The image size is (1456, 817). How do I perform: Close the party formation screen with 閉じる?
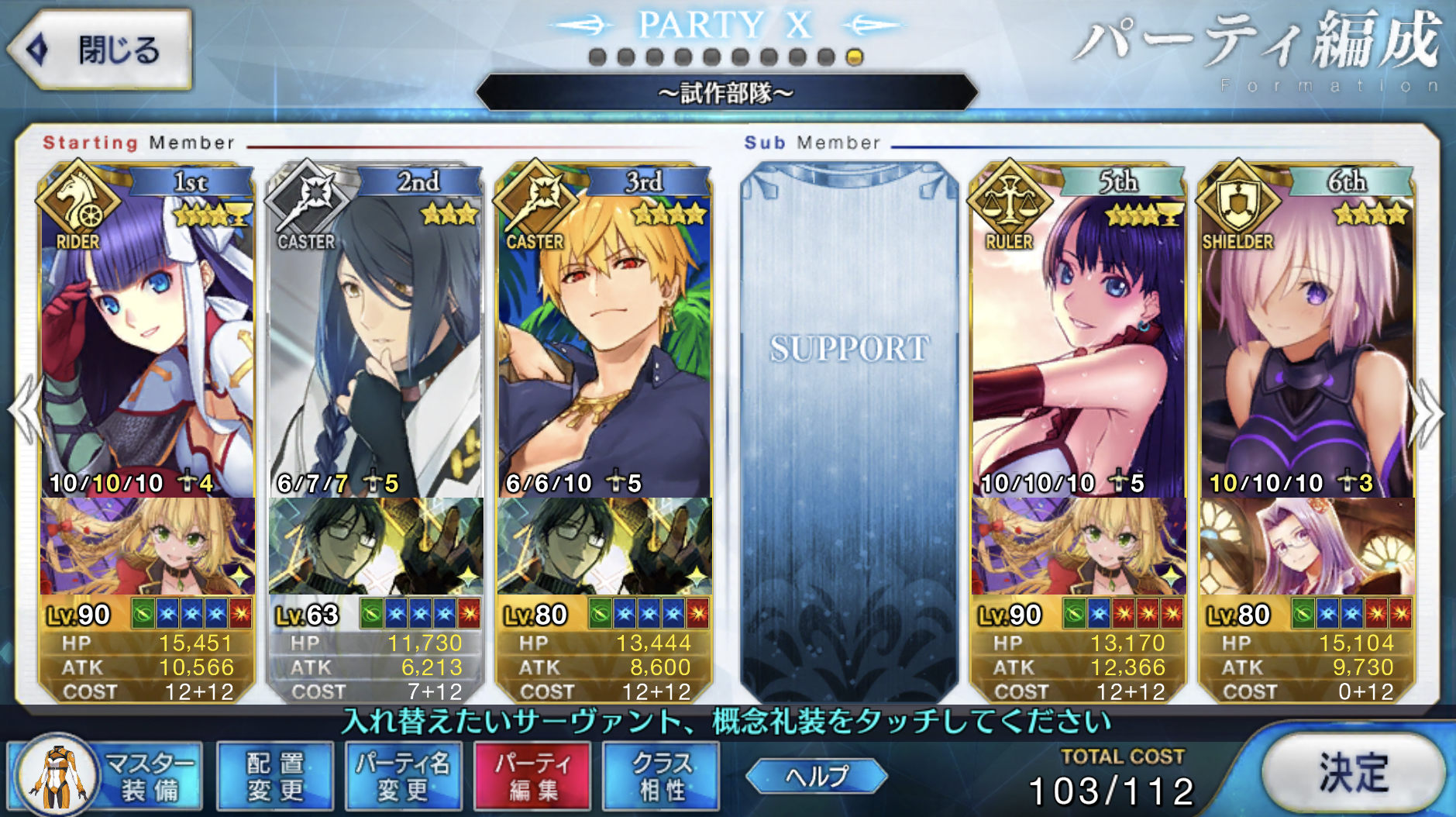pyautogui.click(x=99, y=50)
